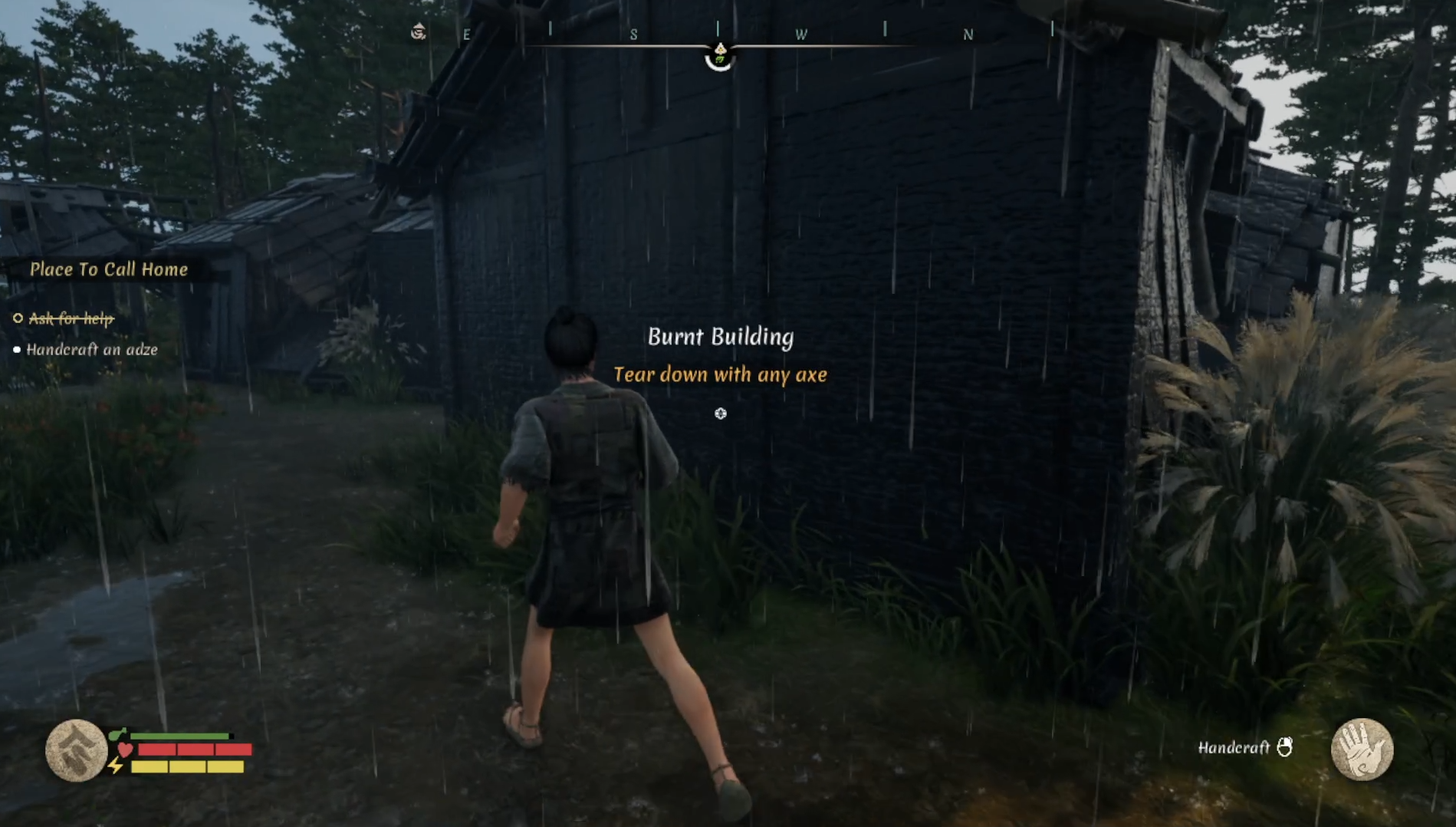Screen dimensions: 1456x827
Task: Expand the compass bearing indicator
Action: point(721,54)
